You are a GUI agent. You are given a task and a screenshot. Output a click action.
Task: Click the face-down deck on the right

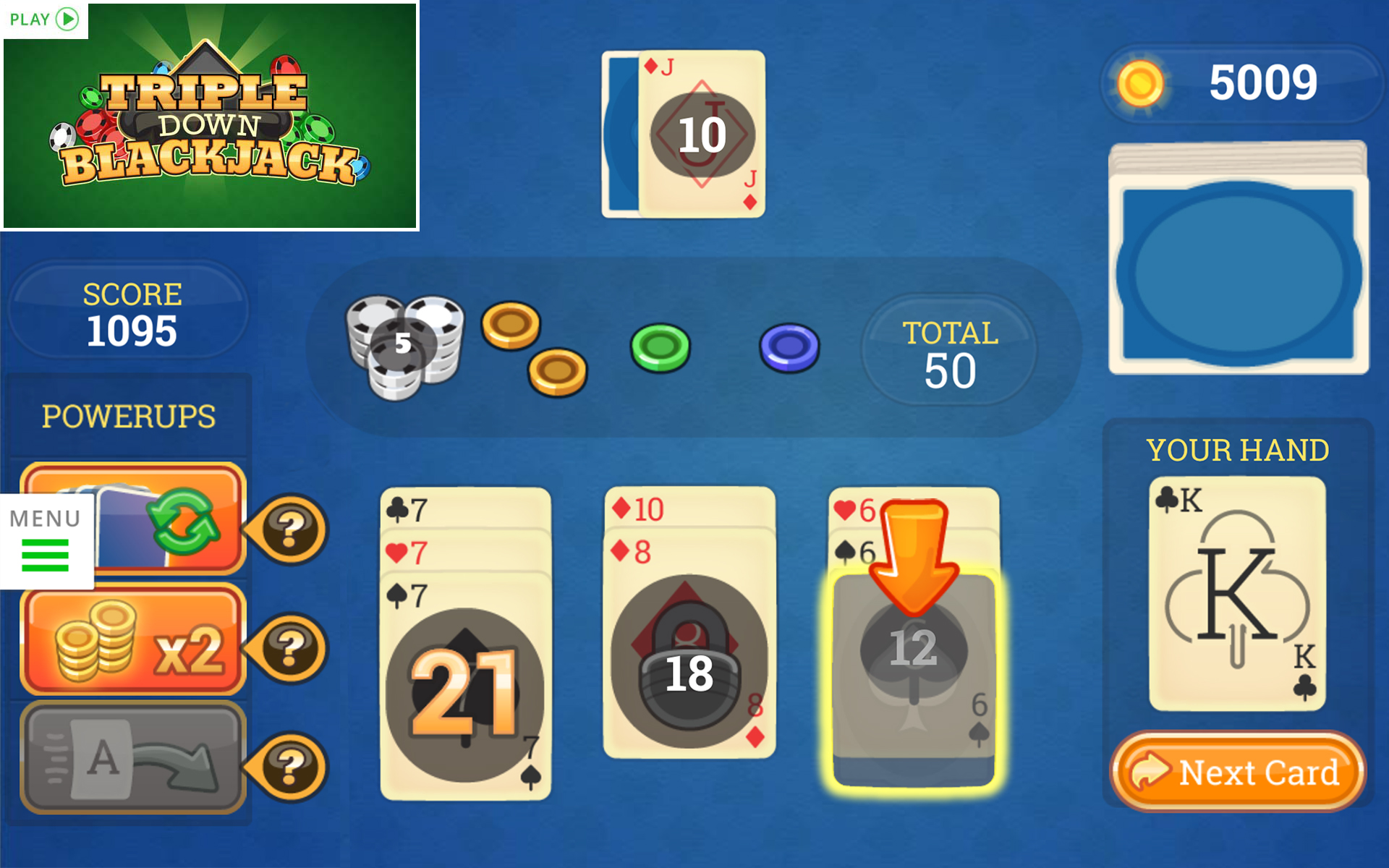coord(1237,260)
